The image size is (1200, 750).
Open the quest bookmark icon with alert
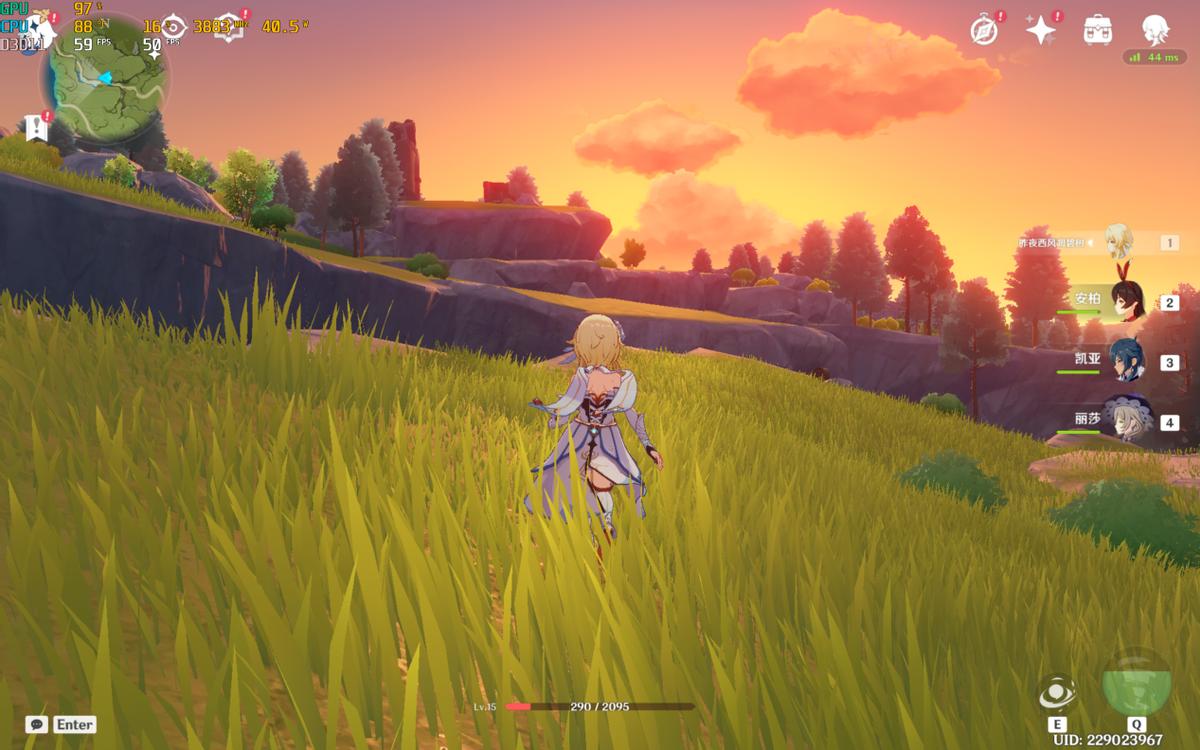coord(37,127)
